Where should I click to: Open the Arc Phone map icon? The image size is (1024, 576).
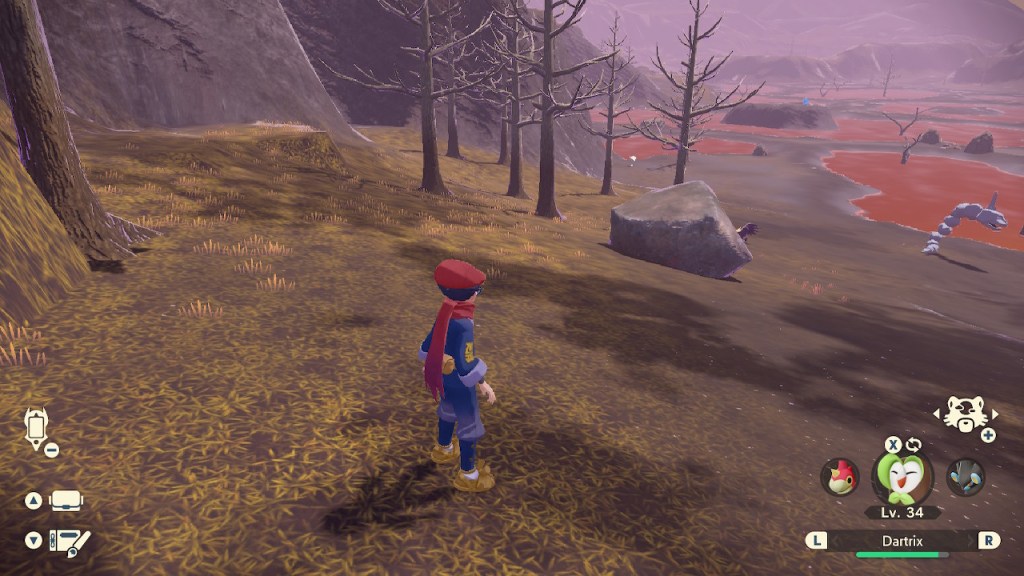click(36, 427)
